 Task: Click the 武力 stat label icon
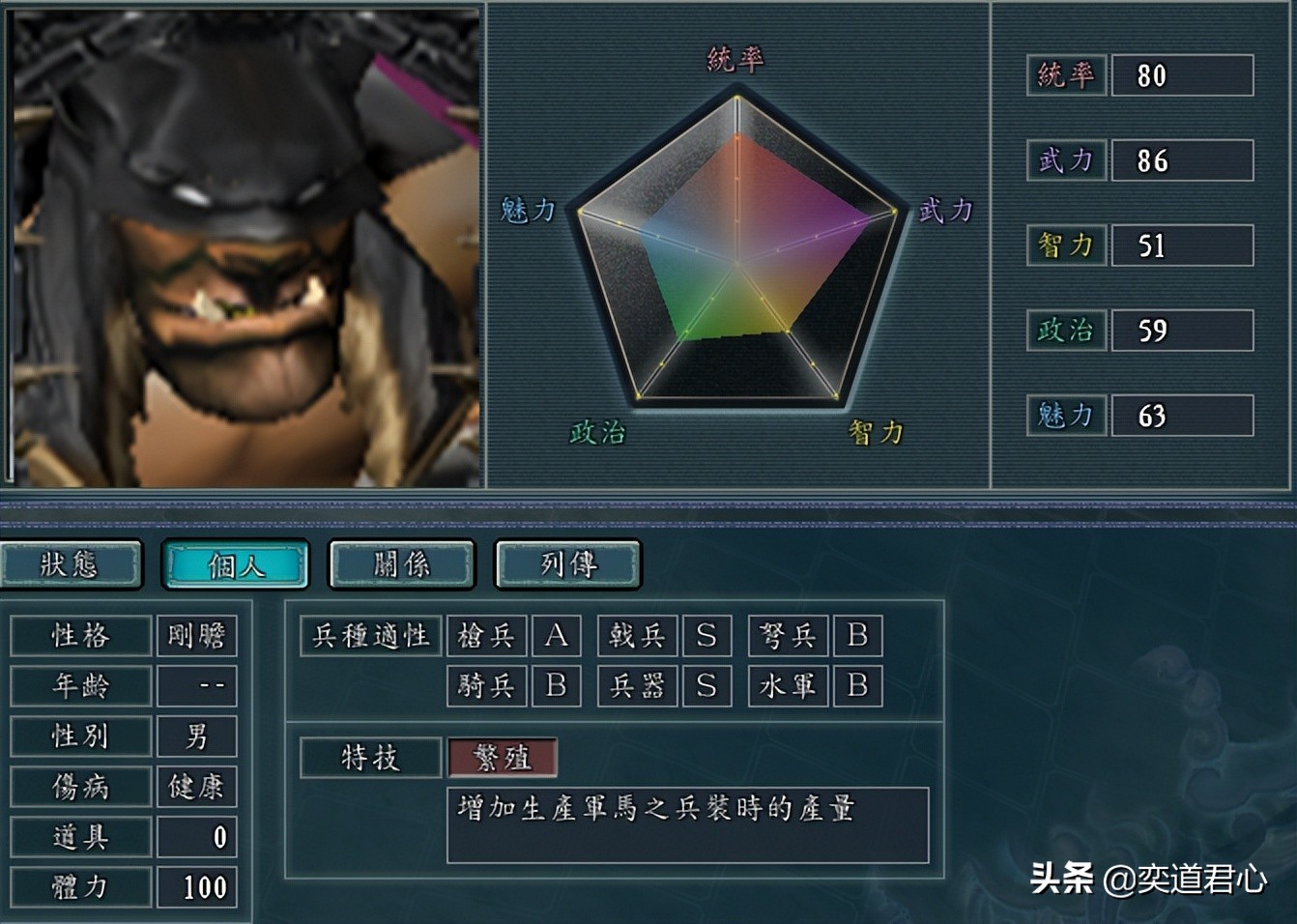tap(1064, 161)
